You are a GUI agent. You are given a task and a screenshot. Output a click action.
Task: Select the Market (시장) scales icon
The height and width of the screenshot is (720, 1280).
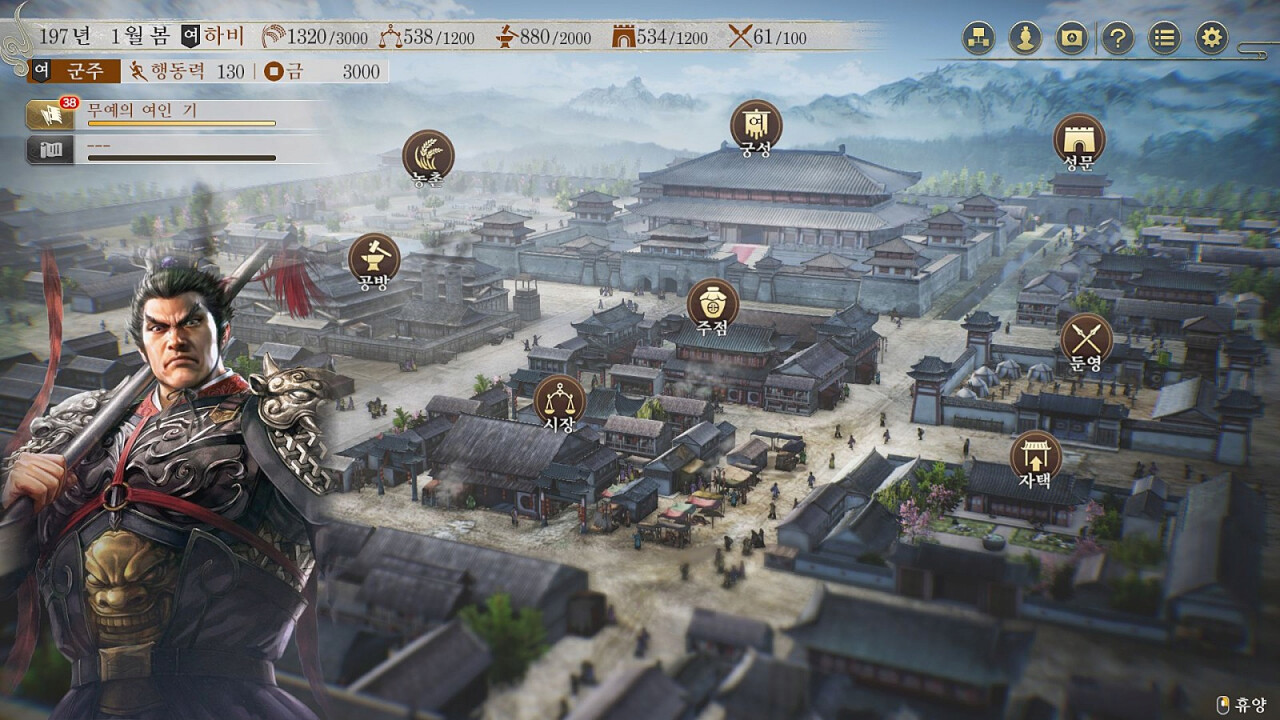coord(559,400)
